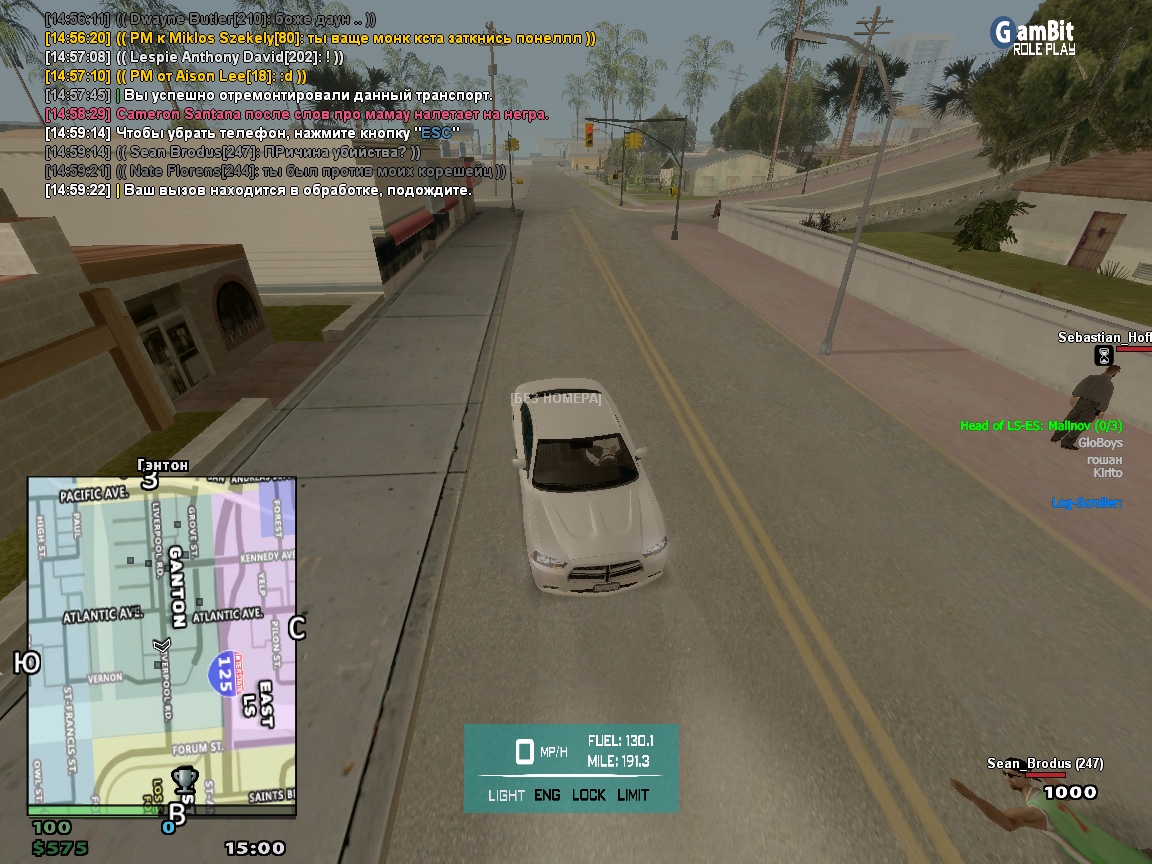Toggle the LOCK indicator on the speedometer
Image resolution: width=1152 pixels, height=864 pixels.
tap(589, 795)
